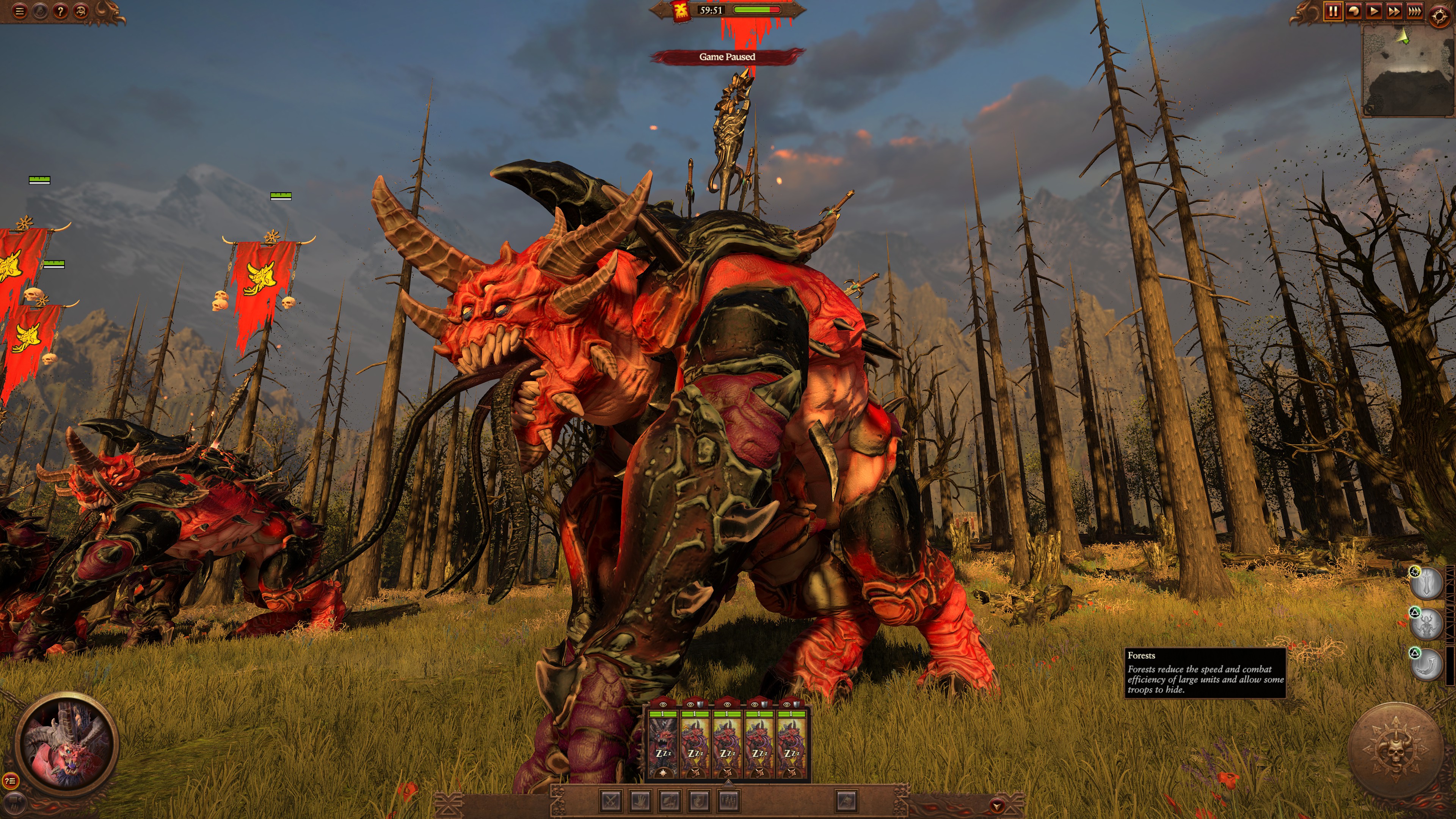Activate the daemon ability icon on the right
This screenshot has height=819, width=1456.
(x=1426, y=623)
